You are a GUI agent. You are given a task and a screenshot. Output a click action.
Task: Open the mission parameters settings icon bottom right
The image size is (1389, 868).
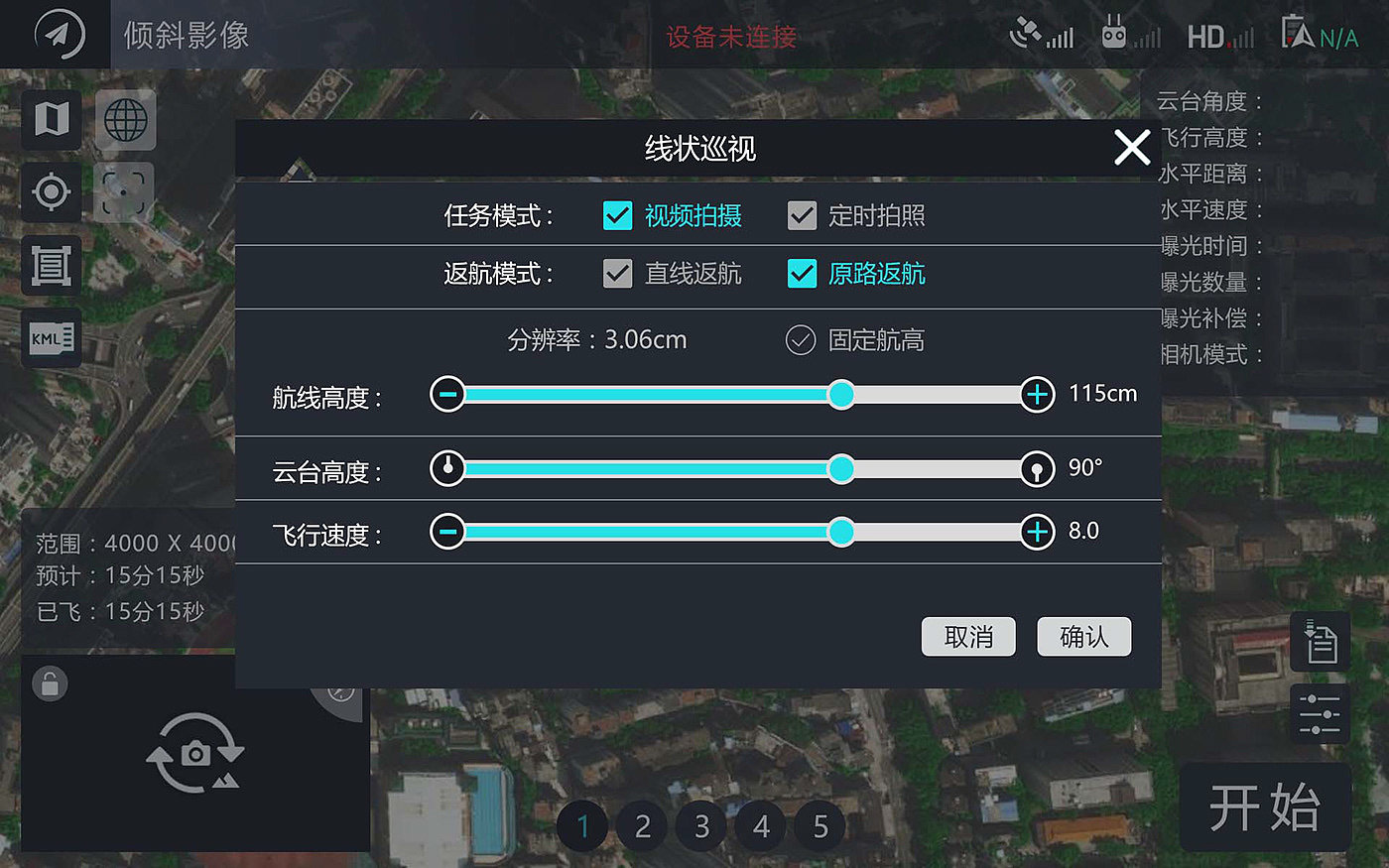point(1320,713)
